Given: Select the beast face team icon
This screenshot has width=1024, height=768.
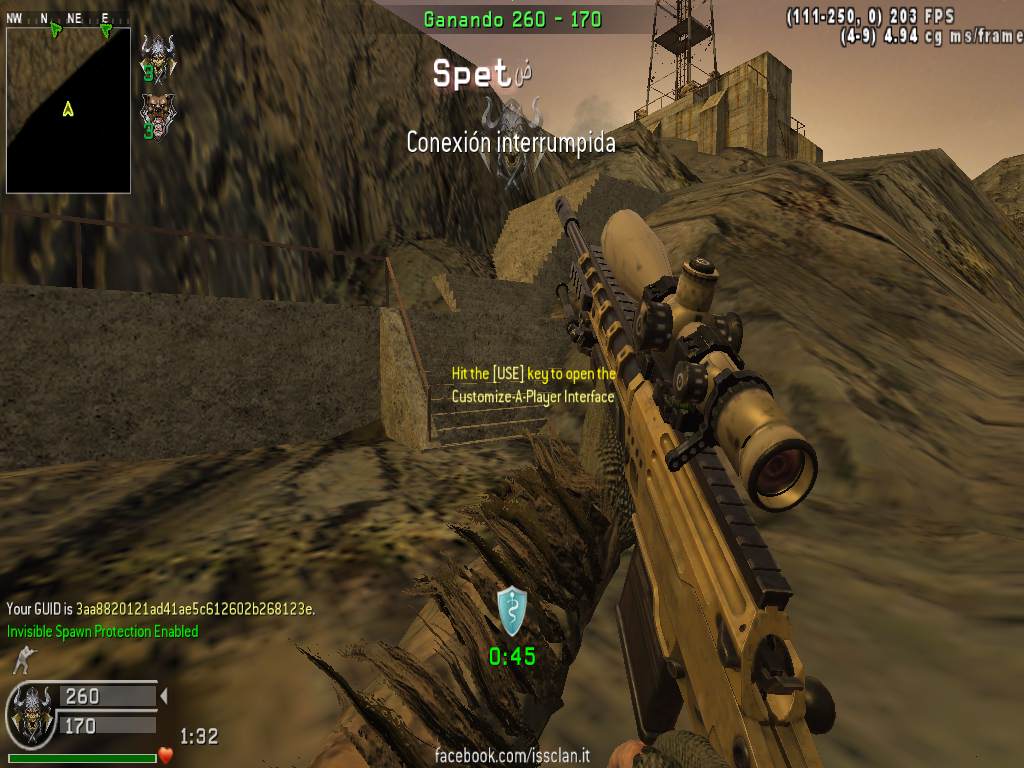Looking at the screenshot, I should click(157, 111).
